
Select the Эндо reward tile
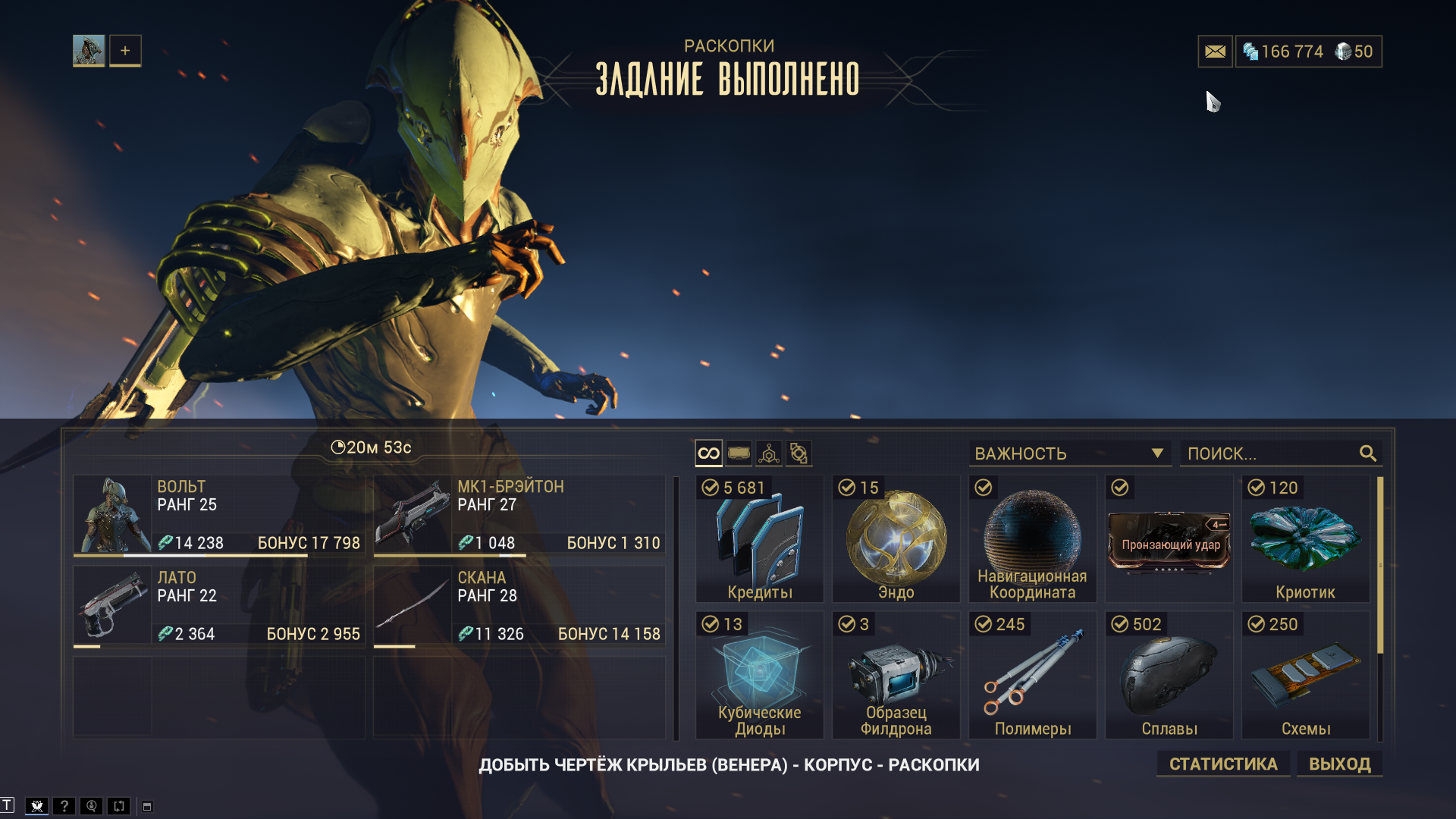click(896, 539)
